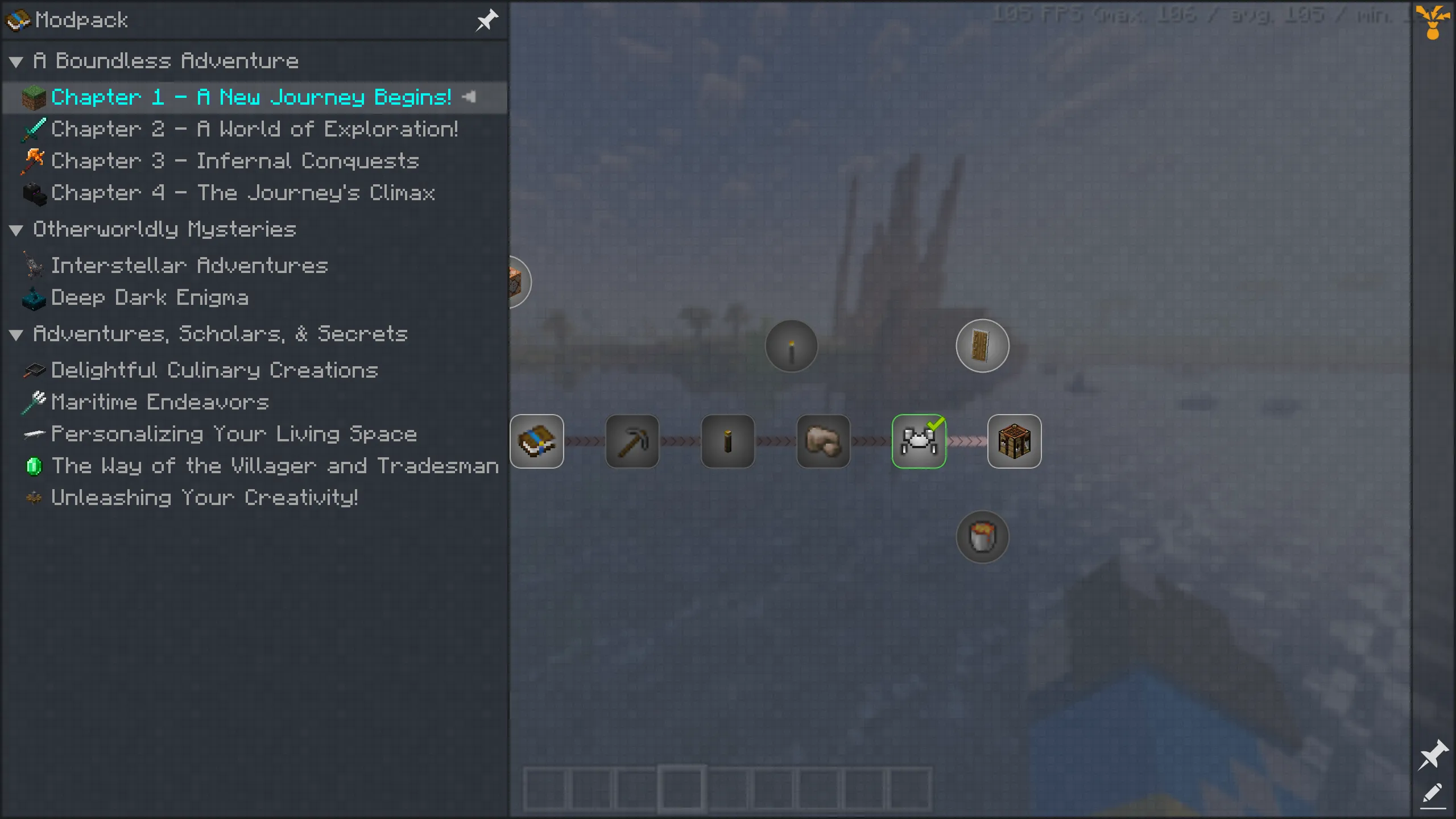Pin the Modpack quest panel open
The image size is (1456, 819).
pos(487,20)
